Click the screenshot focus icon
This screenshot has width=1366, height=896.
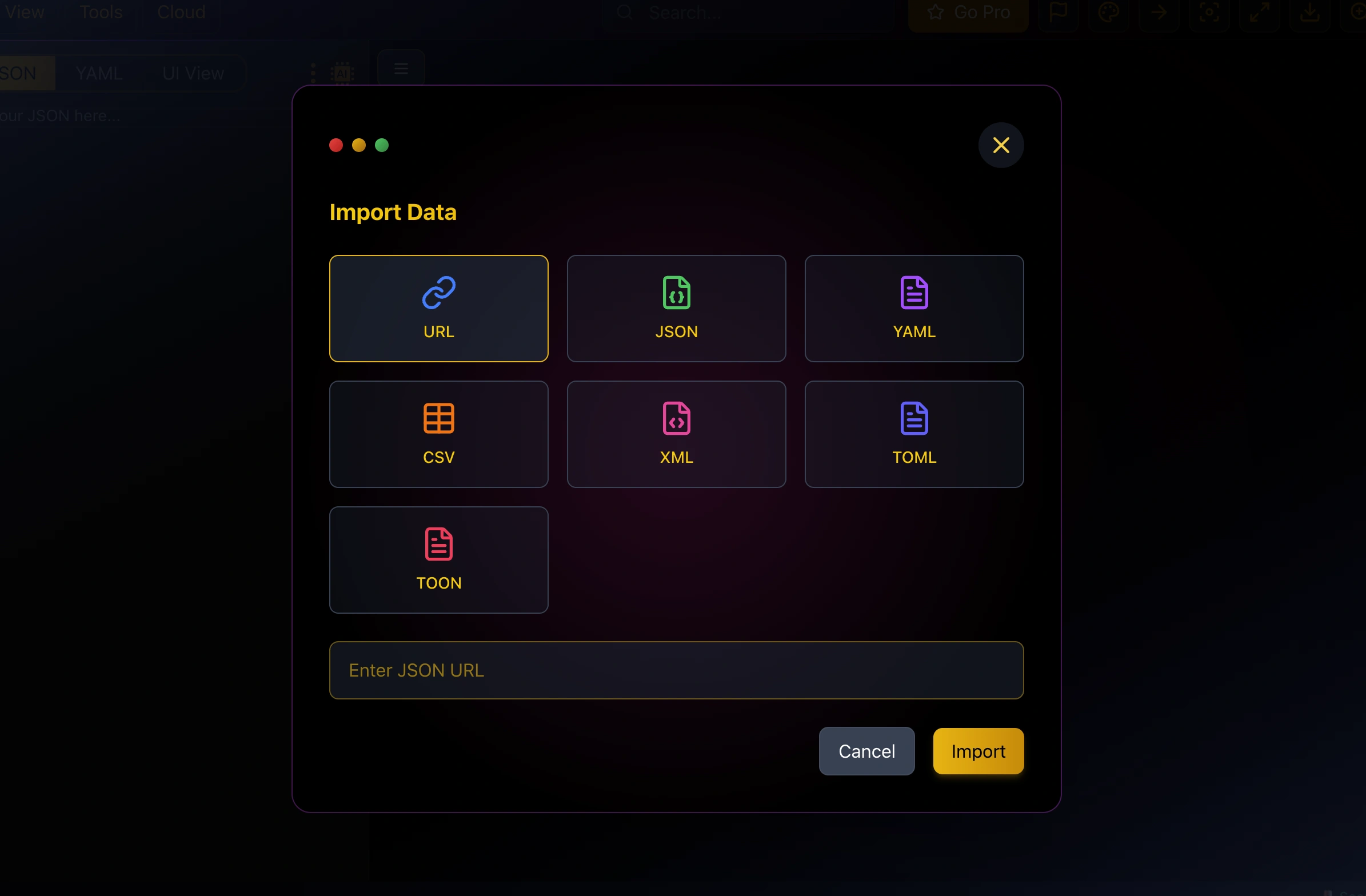[x=1211, y=13]
